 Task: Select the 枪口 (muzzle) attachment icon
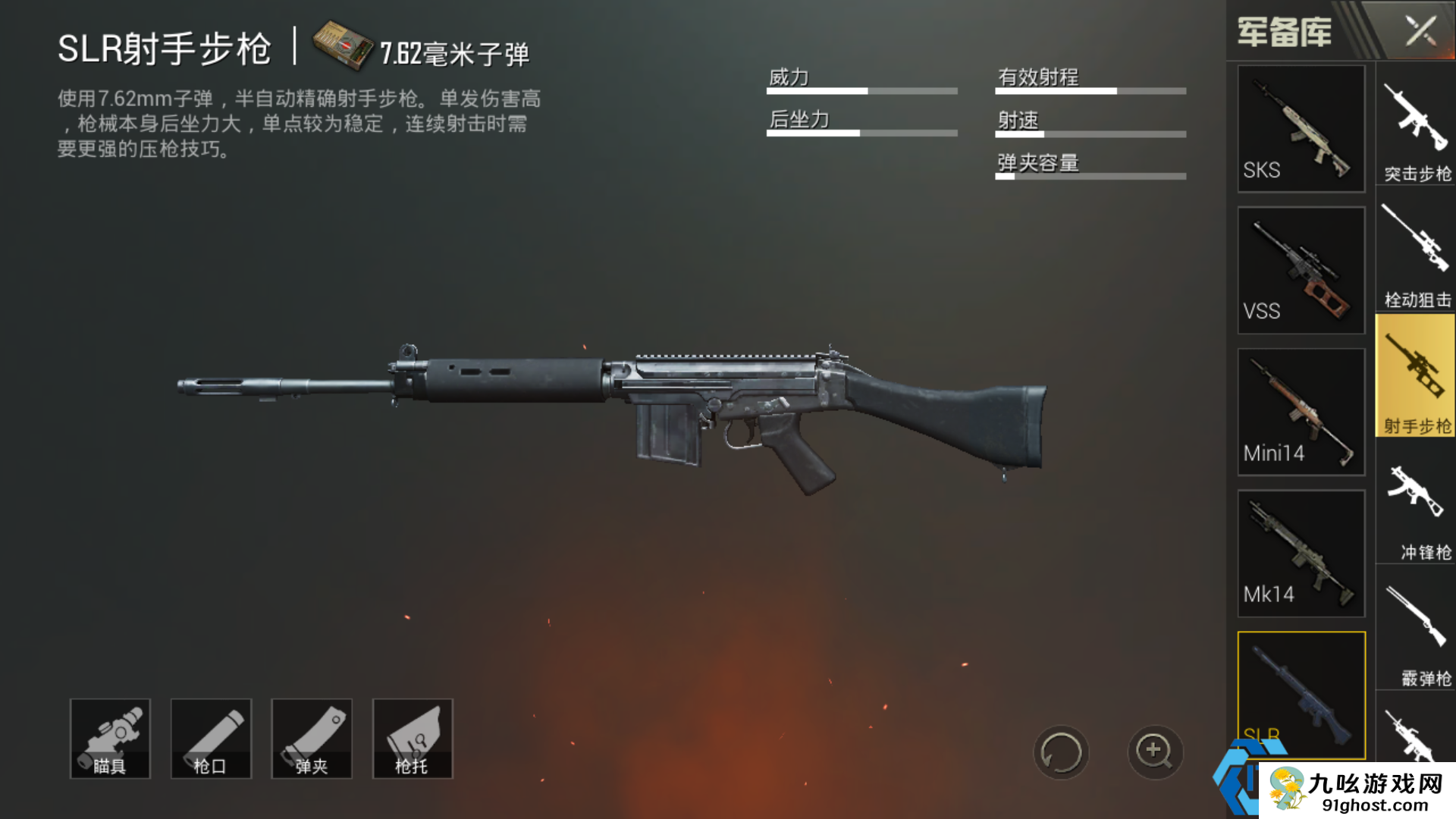211,739
